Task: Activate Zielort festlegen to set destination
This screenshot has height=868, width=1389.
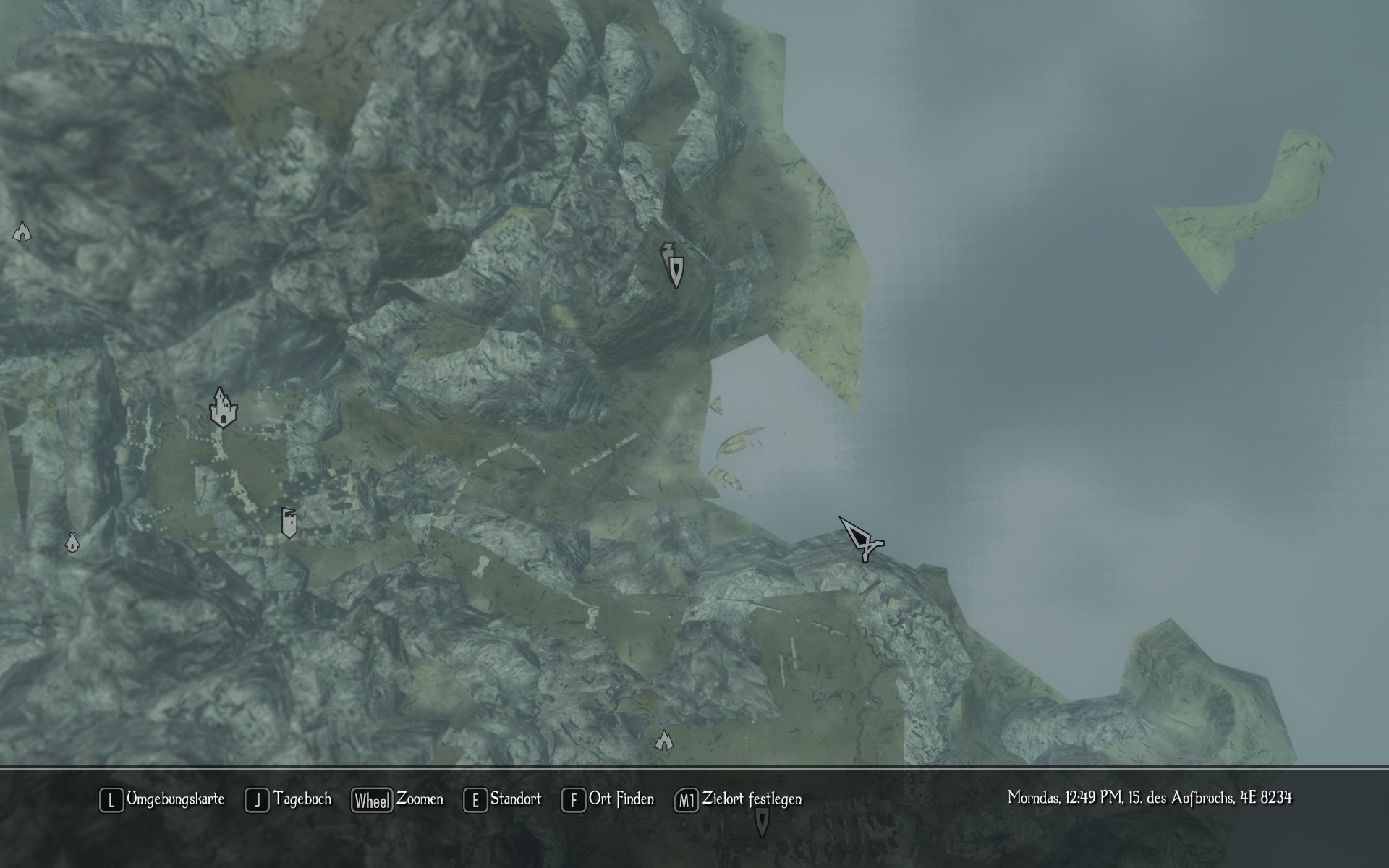Action: coord(739,799)
